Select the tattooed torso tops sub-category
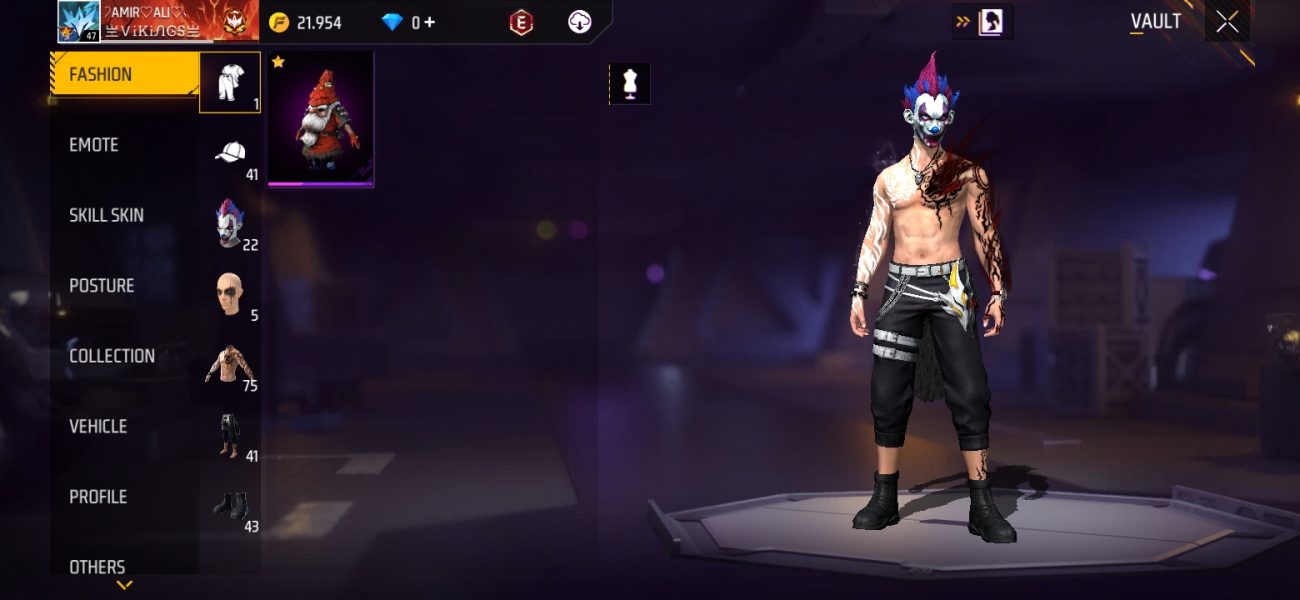 [230, 364]
